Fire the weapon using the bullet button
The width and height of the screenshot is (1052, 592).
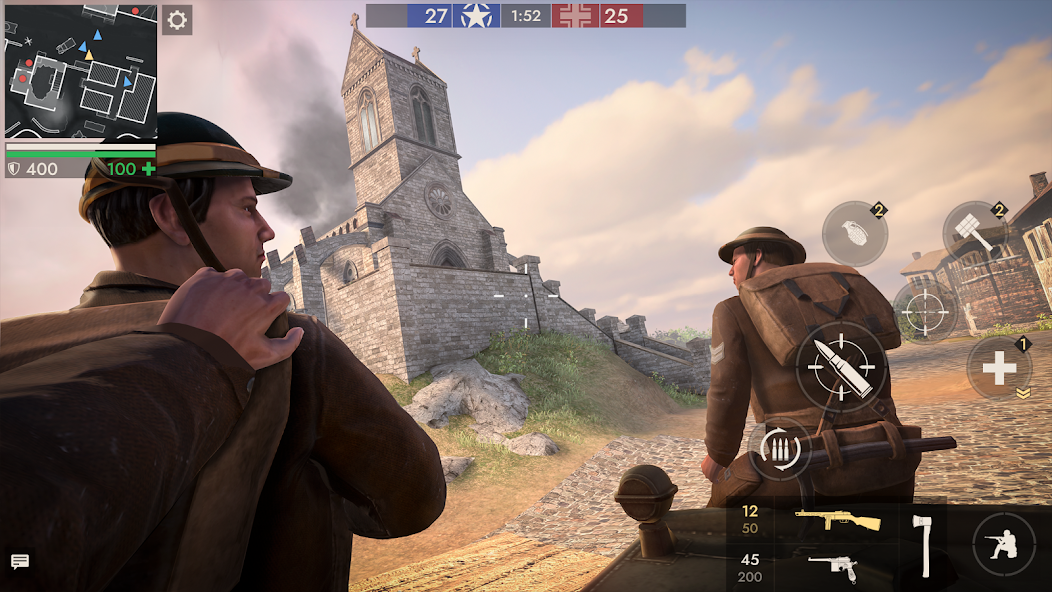tap(841, 366)
